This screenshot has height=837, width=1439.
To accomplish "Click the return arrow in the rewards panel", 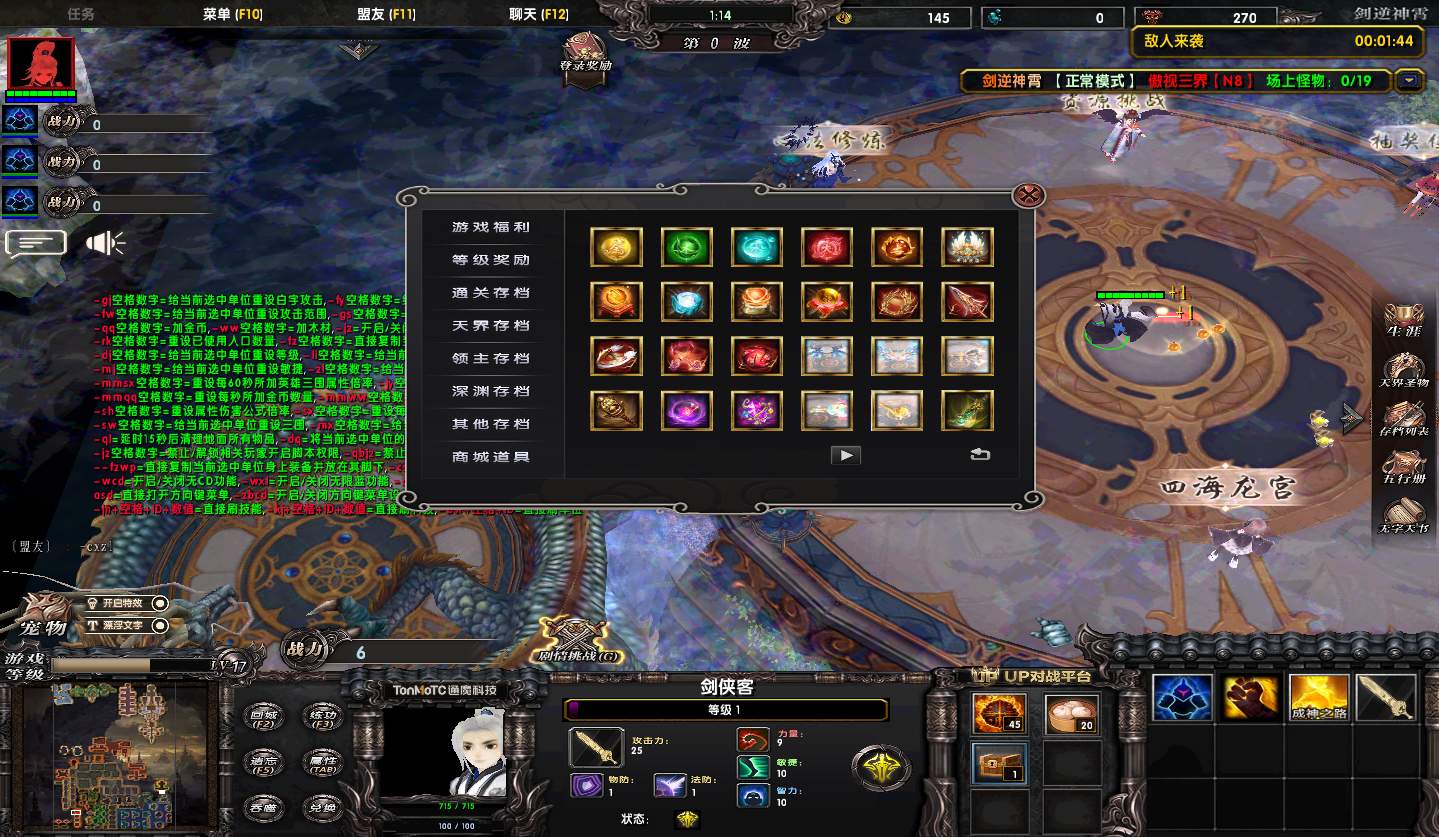I will click(x=980, y=455).
